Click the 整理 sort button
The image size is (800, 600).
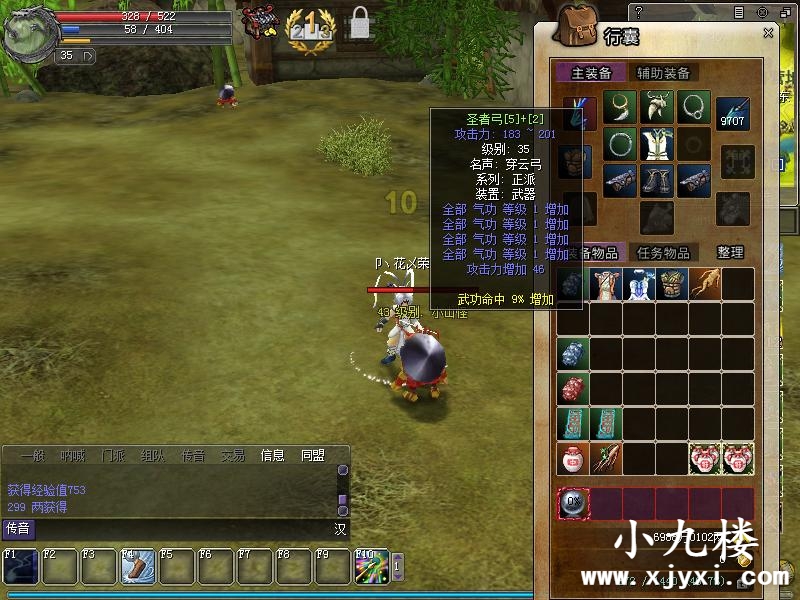[x=730, y=253]
